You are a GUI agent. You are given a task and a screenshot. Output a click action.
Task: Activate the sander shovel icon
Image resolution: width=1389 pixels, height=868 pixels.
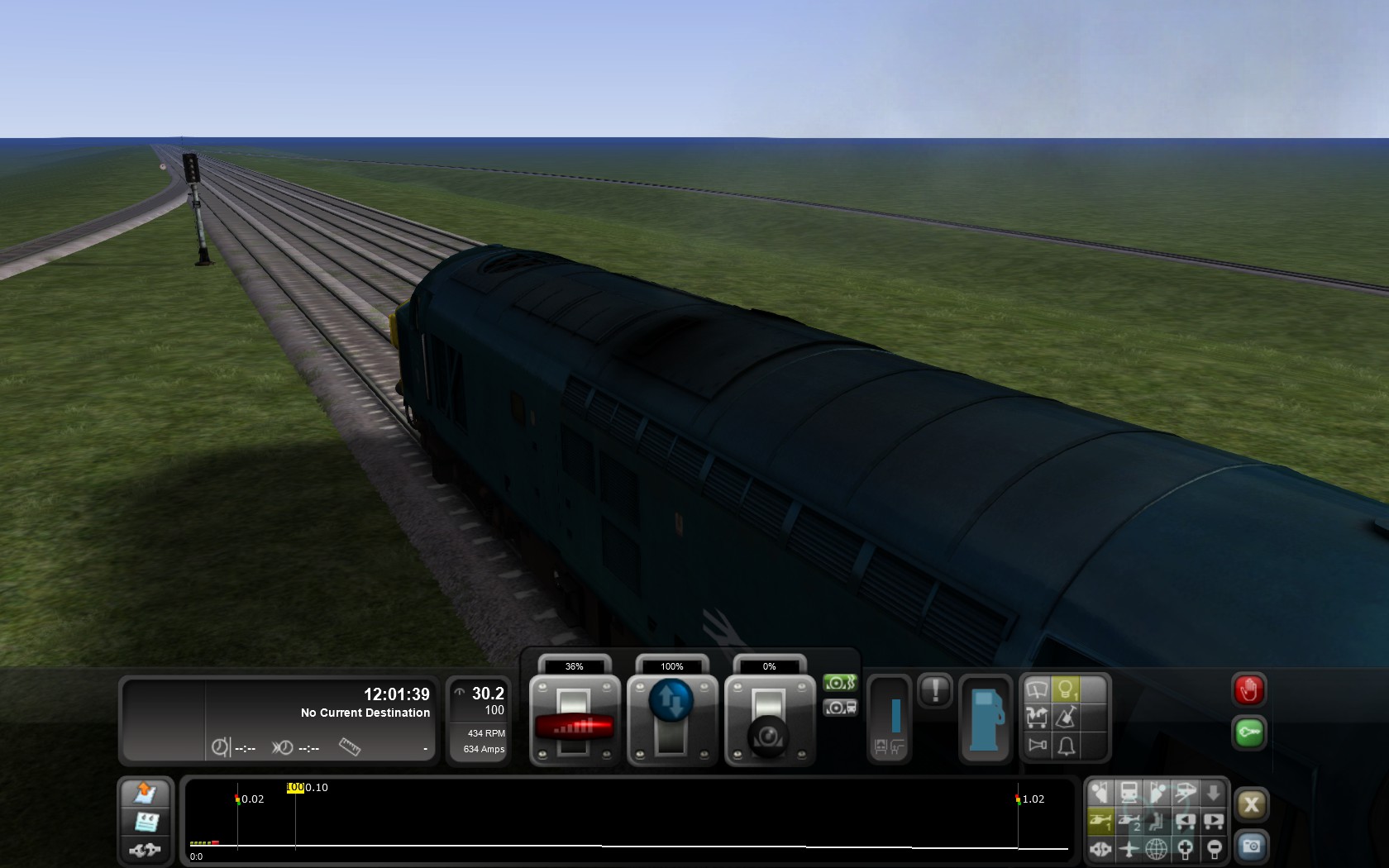pos(1066,717)
